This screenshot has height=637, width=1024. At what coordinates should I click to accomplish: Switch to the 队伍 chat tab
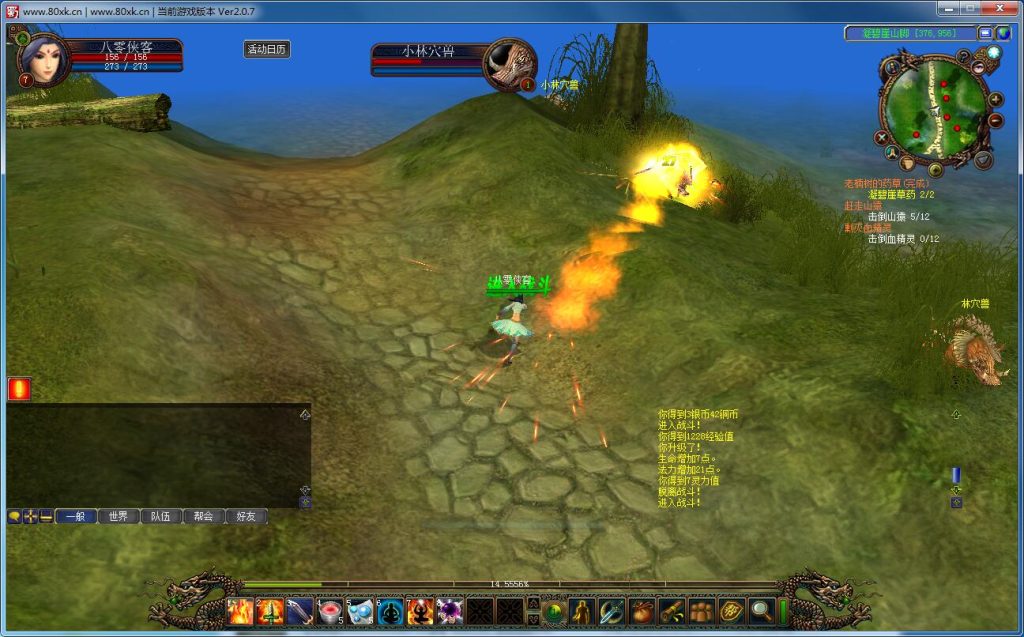(x=161, y=516)
